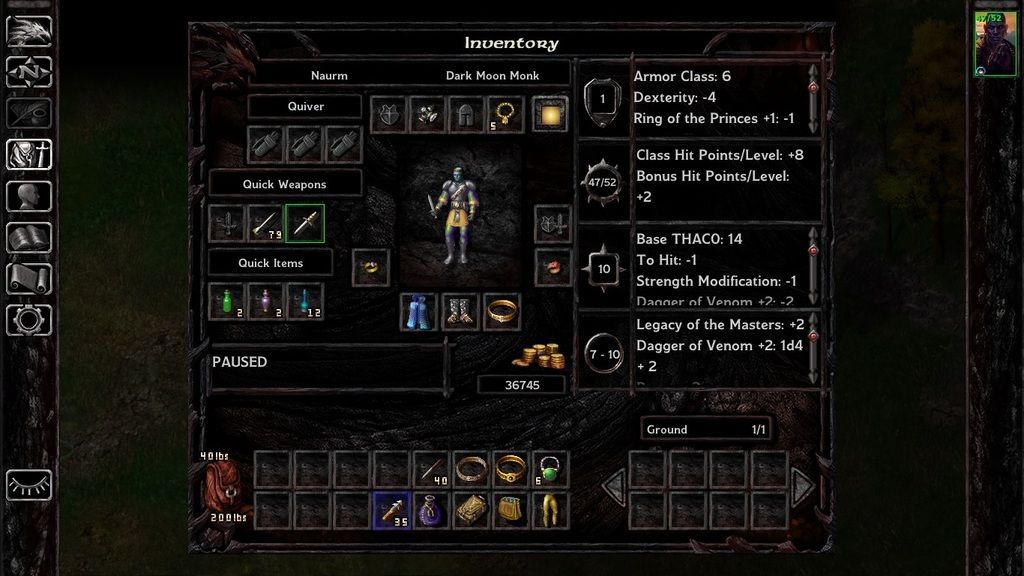Select Naurm's portrait
1024x576 pixels.
click(x=995, y=44)
